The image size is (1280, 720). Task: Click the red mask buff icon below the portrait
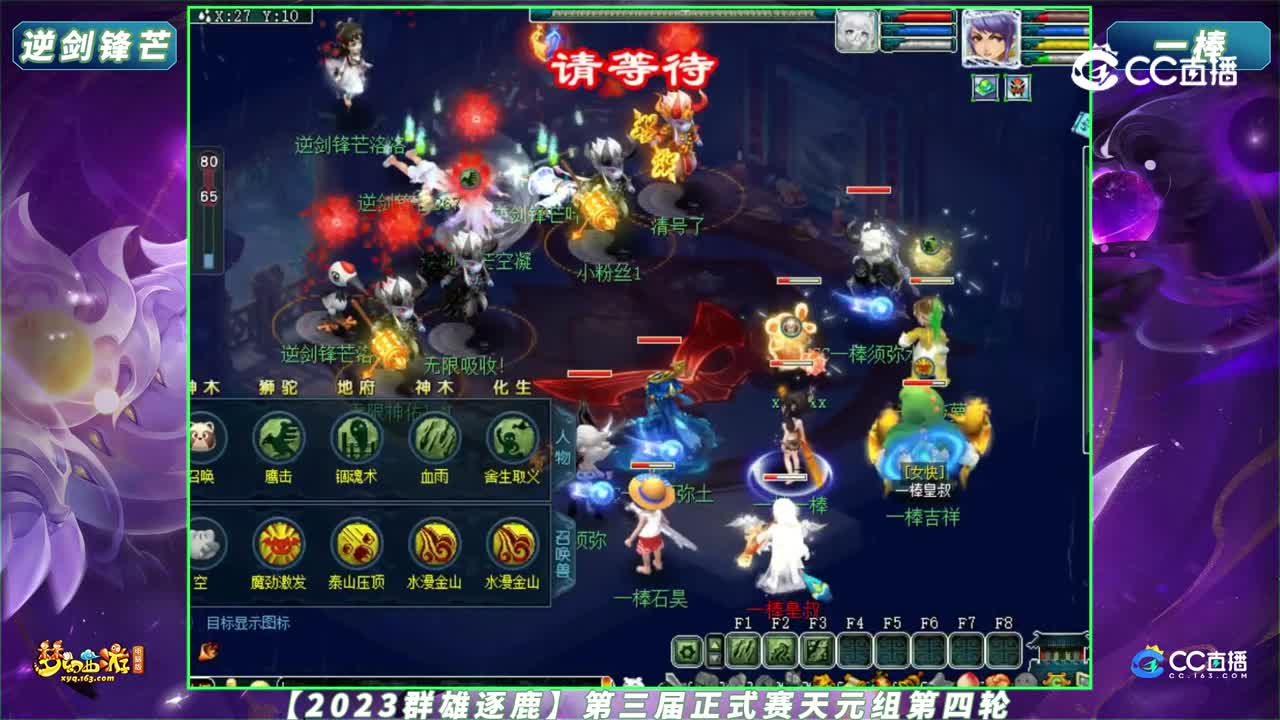pos(1018,88)
